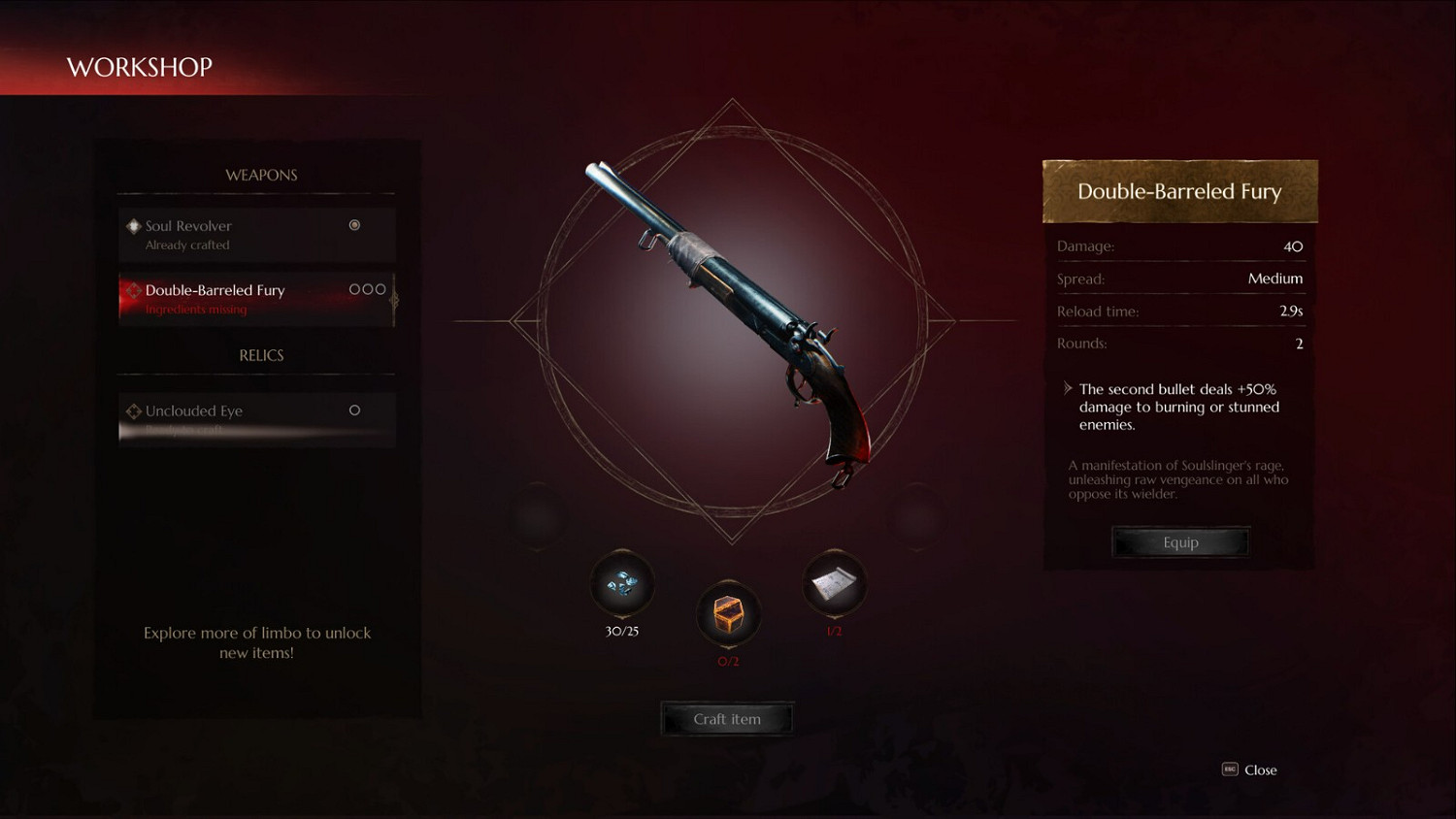Click the blue crystal shards ingredient icon
The image size is (1456, 819).
tap(621, 584)
